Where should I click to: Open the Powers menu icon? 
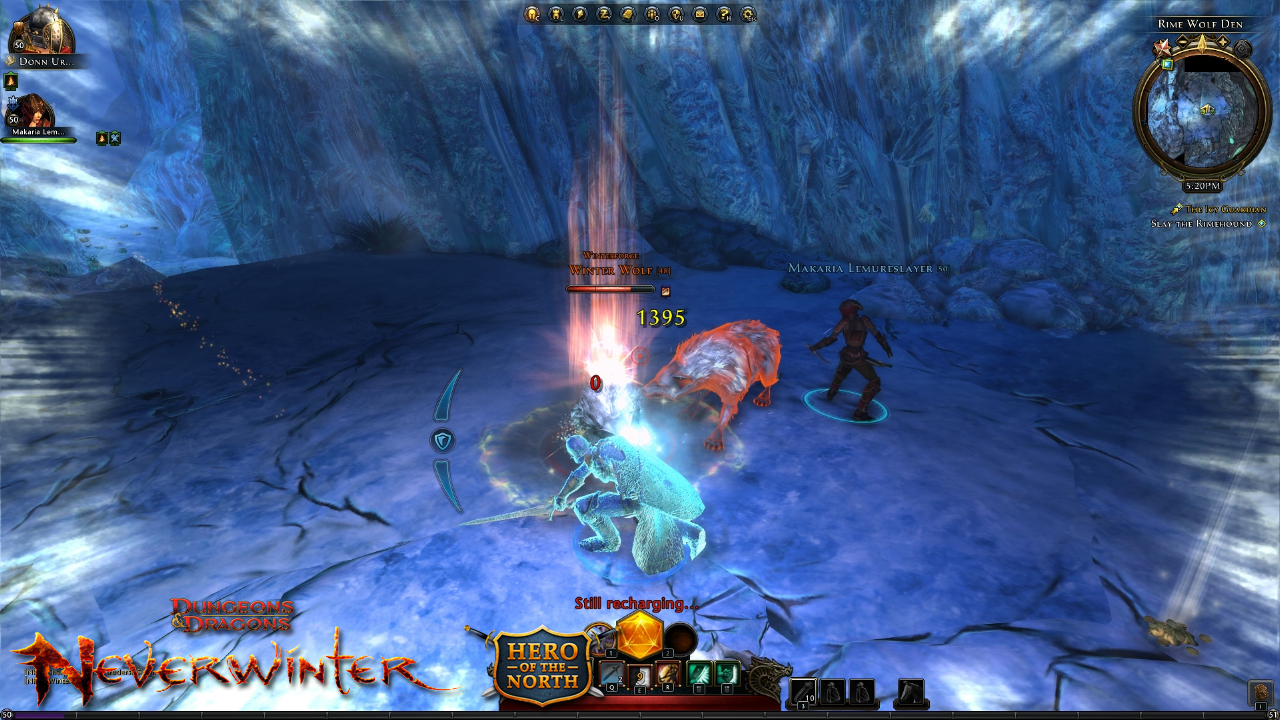point(580,13)
